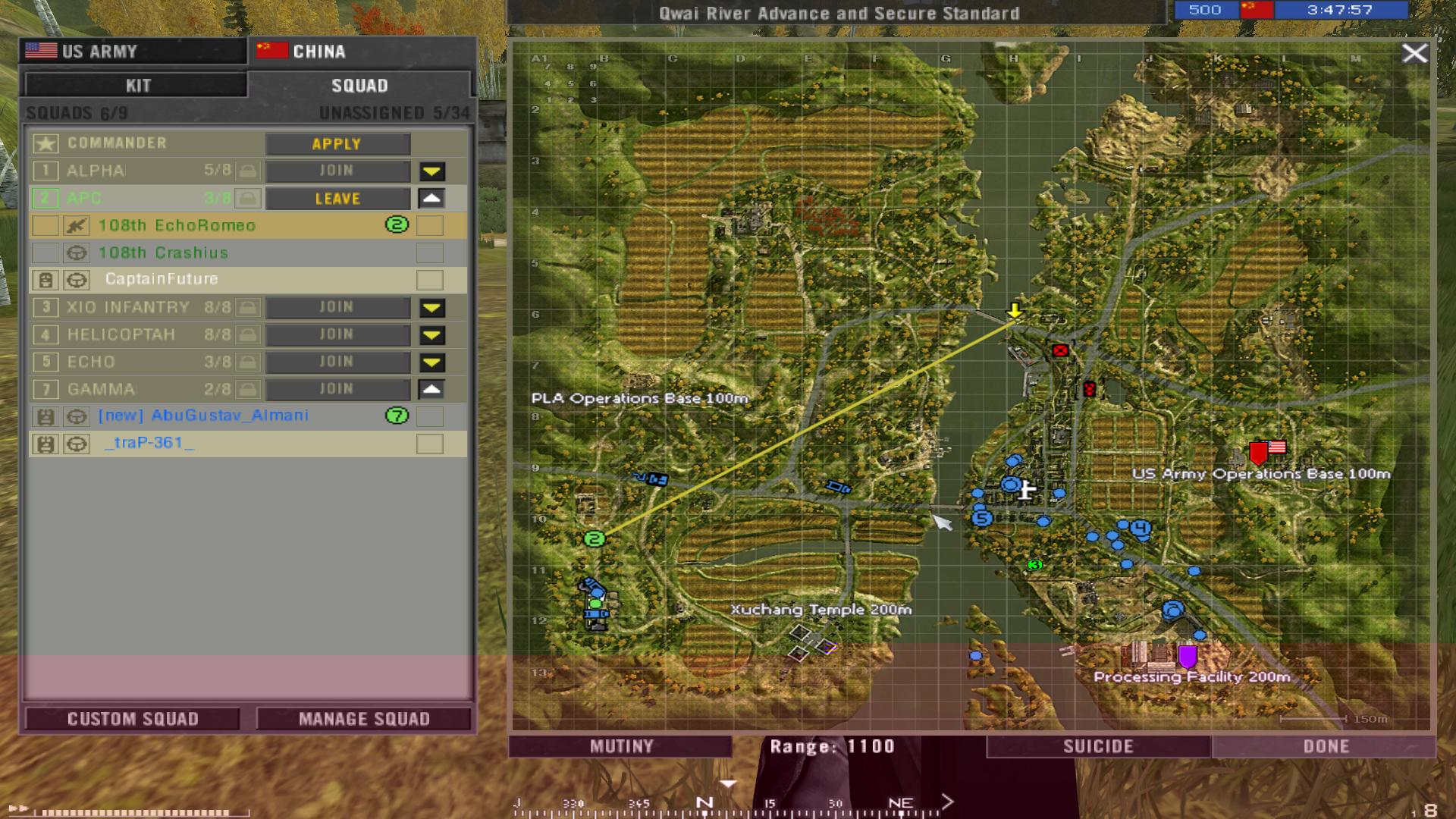Expand the ALPHA squad member list
Viewport: 1456px width, 819px height.
click(x=432, y=172)
